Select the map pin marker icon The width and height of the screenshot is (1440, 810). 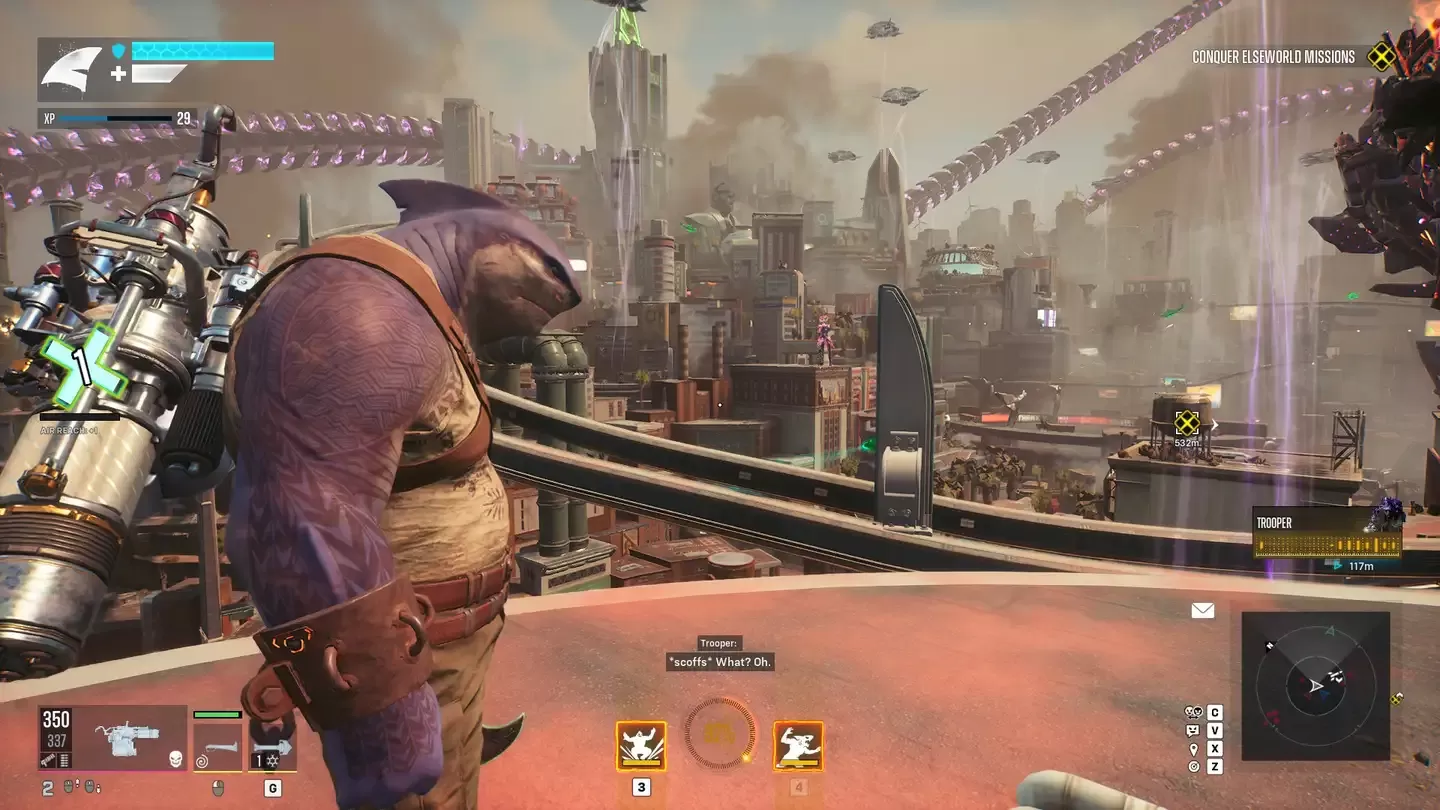1193,749
